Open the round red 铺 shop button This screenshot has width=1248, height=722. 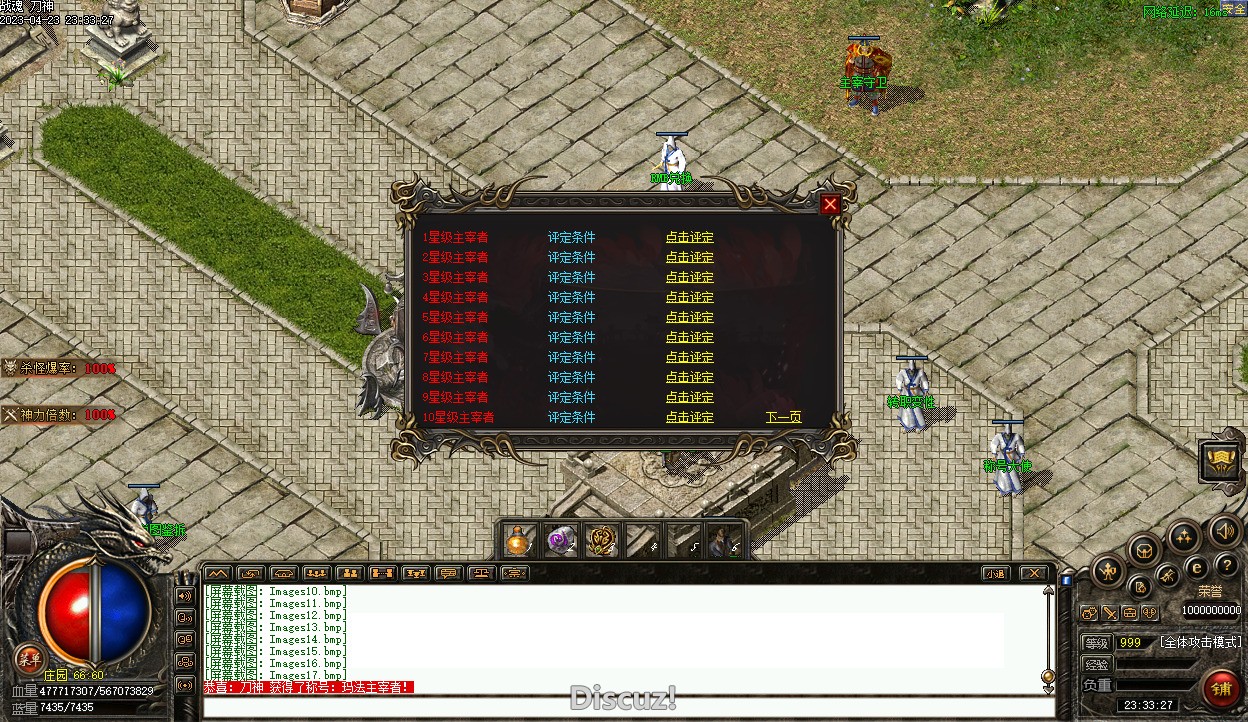pos(1221,688)
